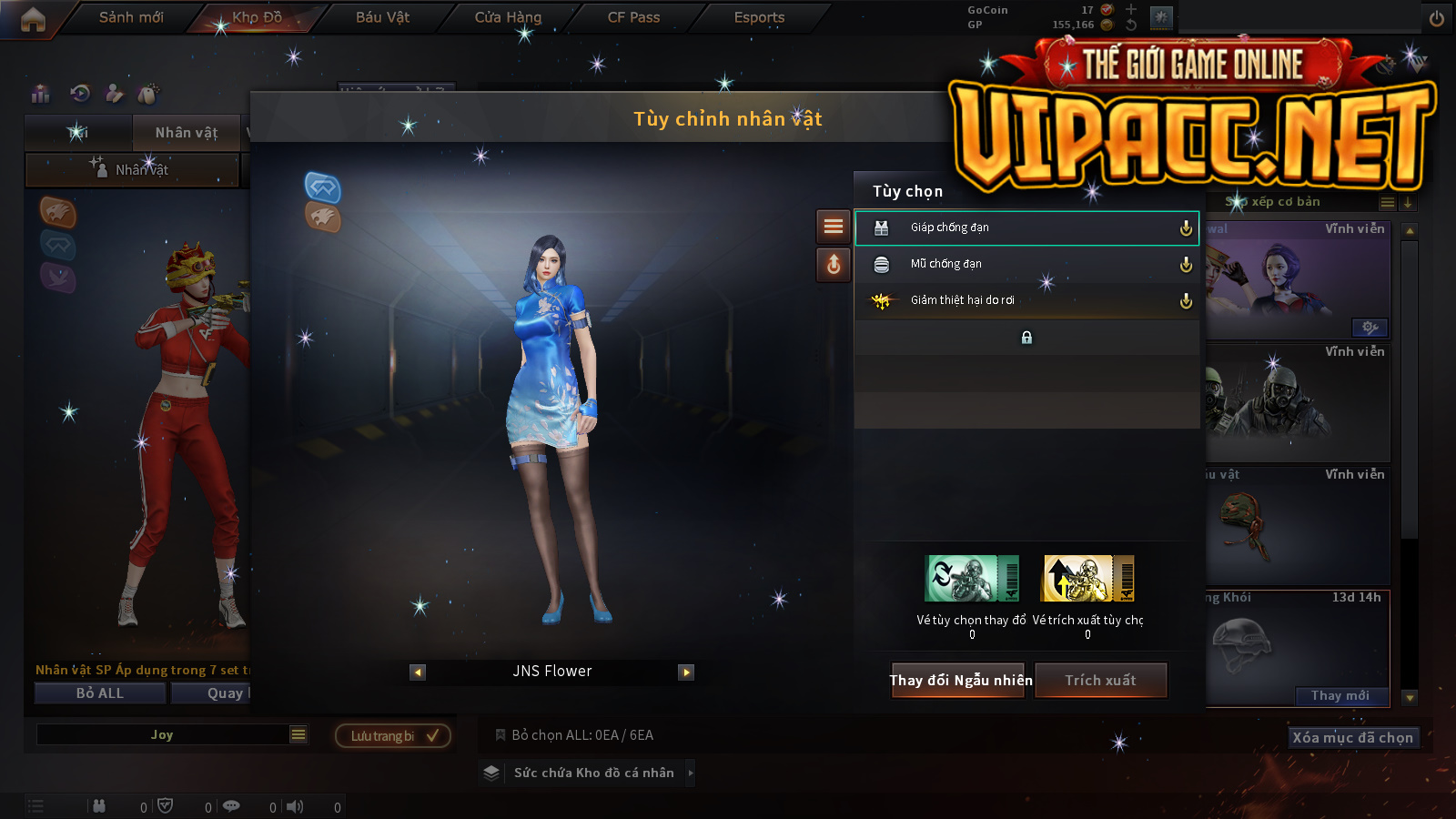Open the CF Pass tab
This screenshot has width=1456, height=819.
click(633, 17)
